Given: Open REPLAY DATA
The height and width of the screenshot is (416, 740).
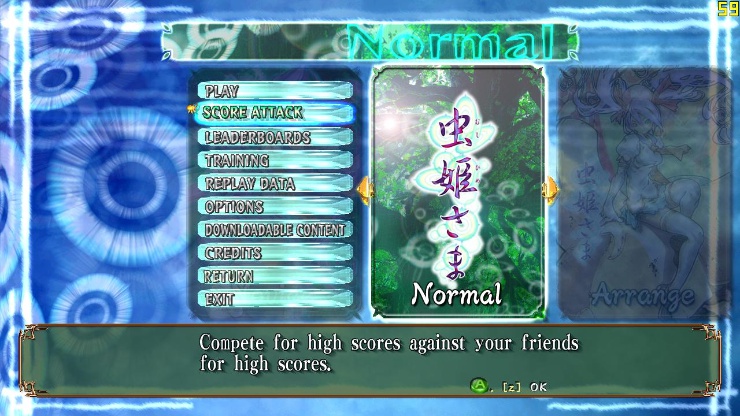Looking at the screenshot, I should 274,184.
